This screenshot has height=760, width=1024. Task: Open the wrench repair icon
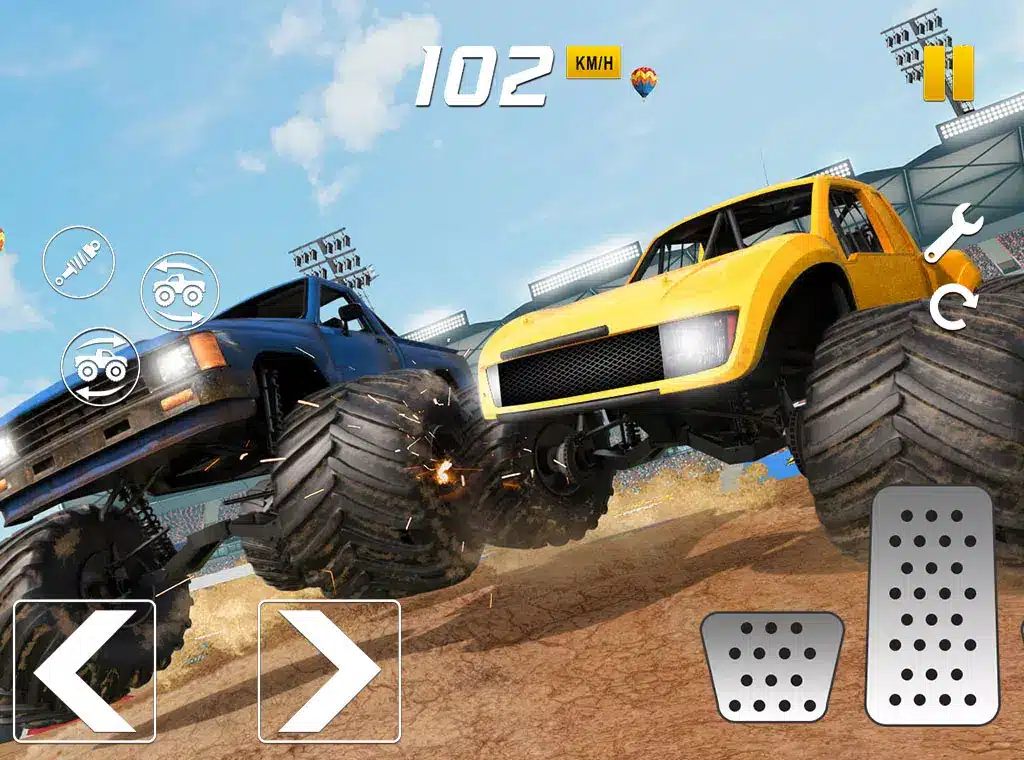point(952,232)
